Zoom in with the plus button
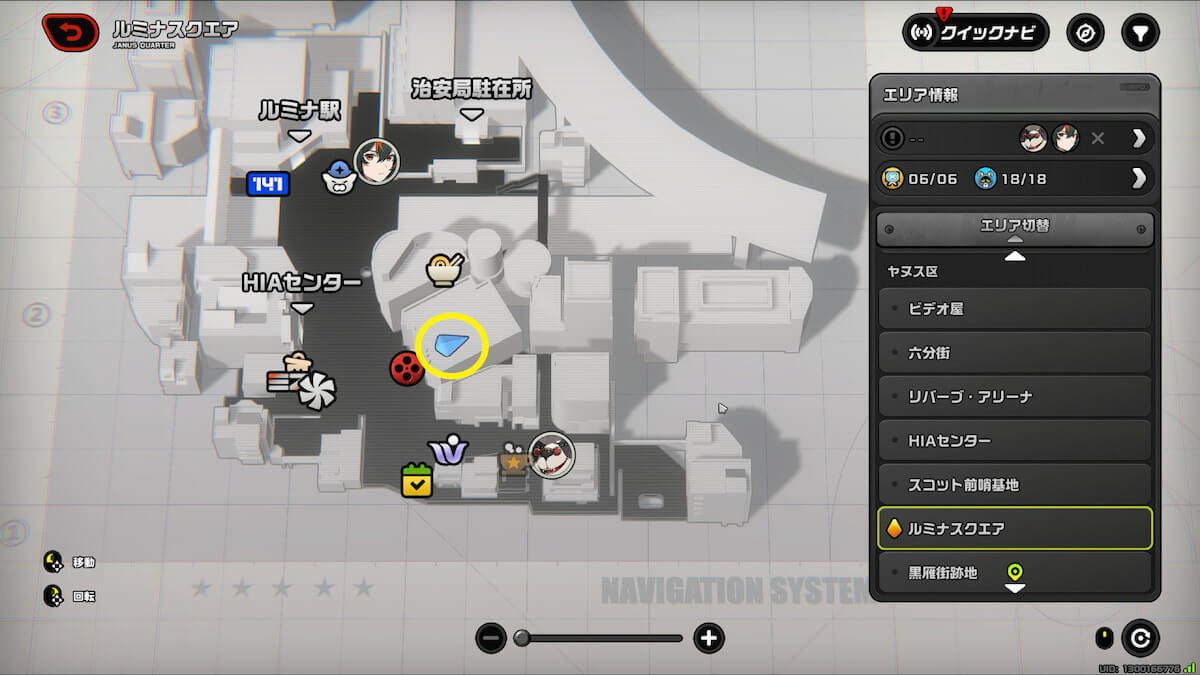The height and width of the screenshot is (675, 1200). pyautogui.click(x=709, y=638)
